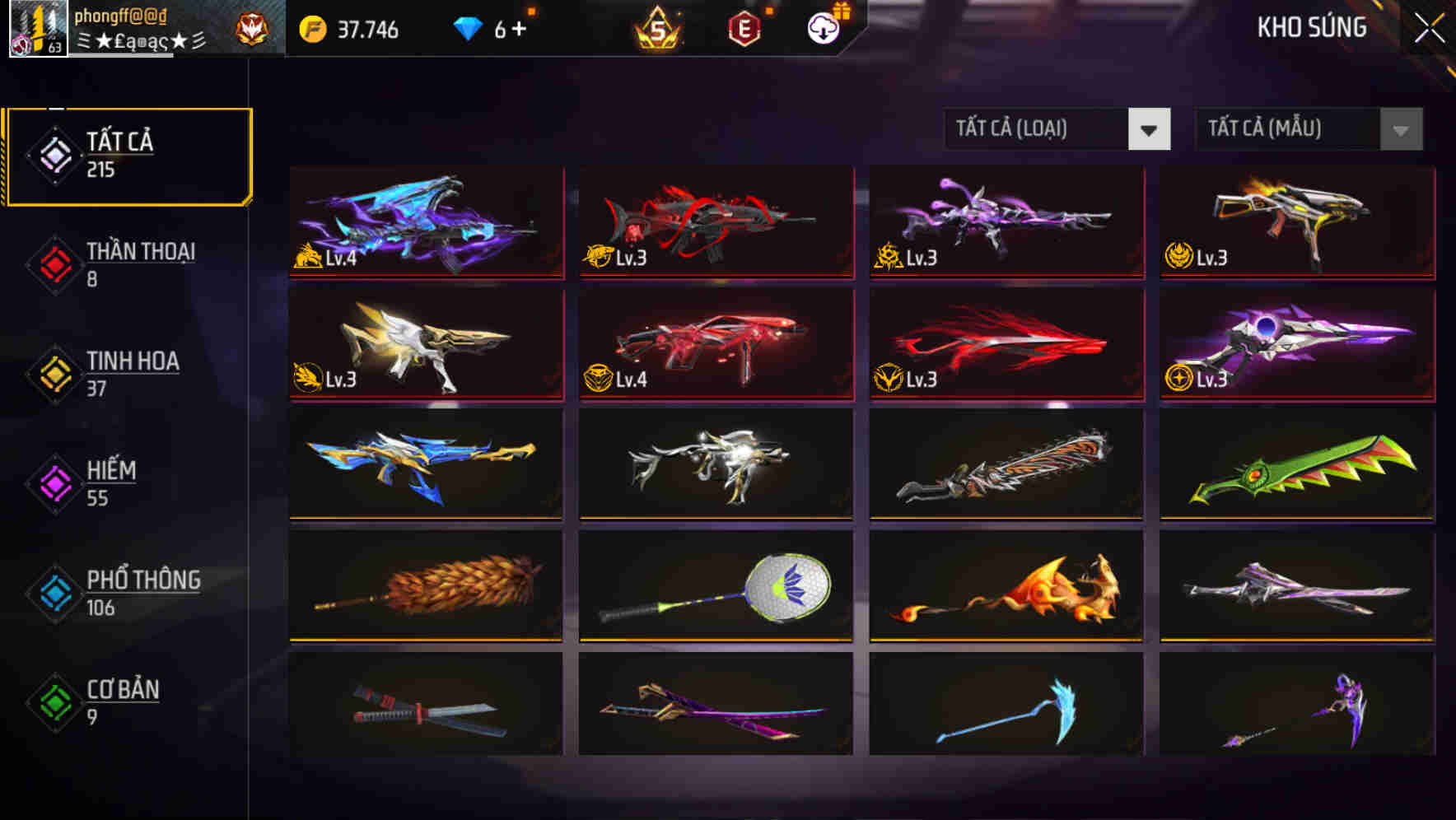Click the diamond currency icon
This screenshot has height=820, width=1456.
point(469,27)
